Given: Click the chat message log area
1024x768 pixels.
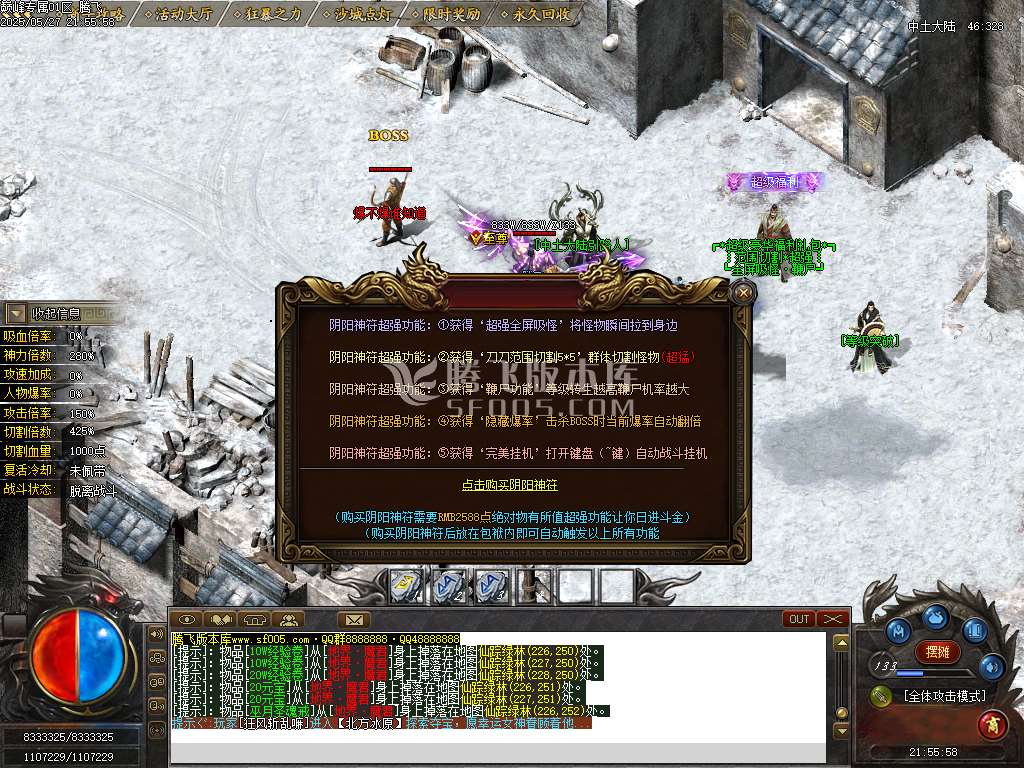Looking at the screenshot, I should [498, 690].
